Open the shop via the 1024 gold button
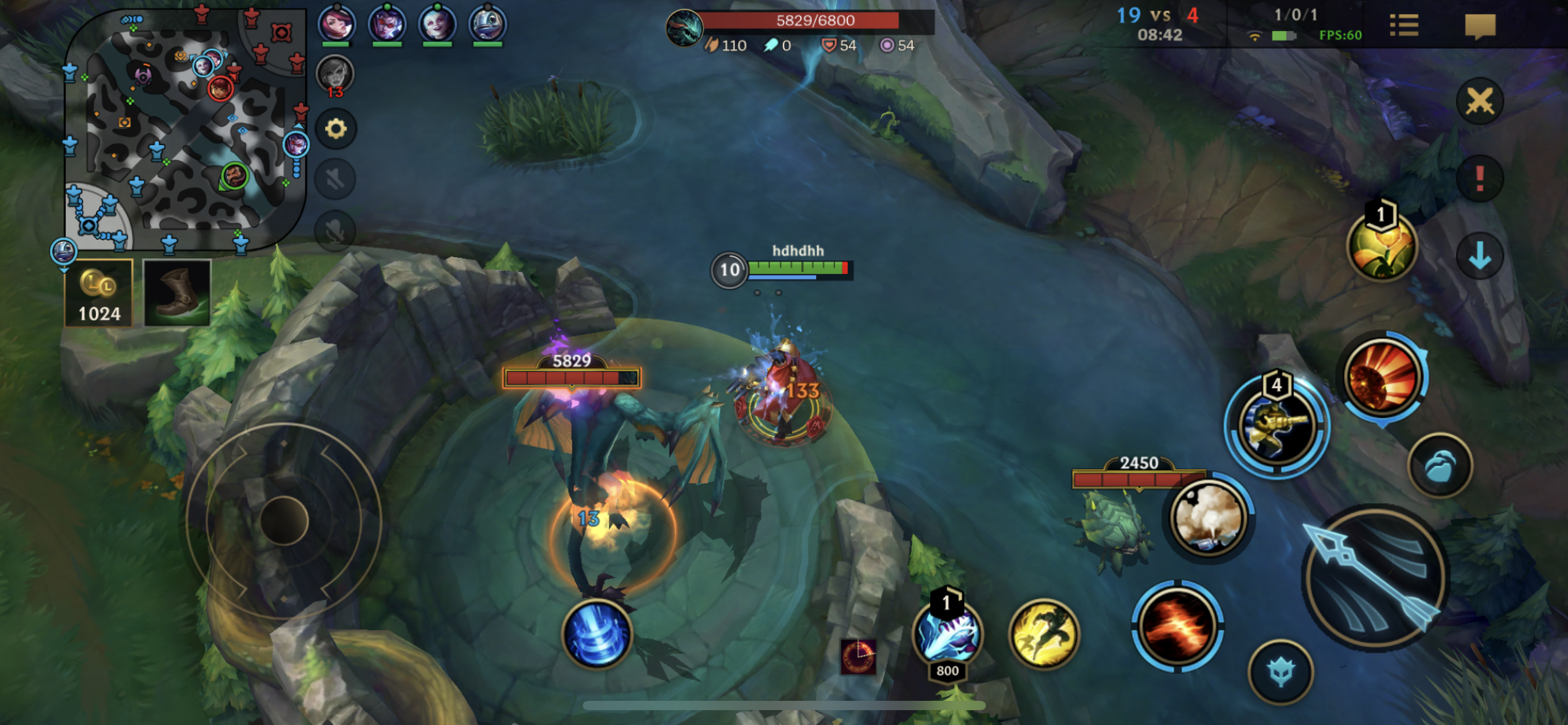The width and height of the screenshot is (1568, 725). pyautogui.click(x=98, y=293)
